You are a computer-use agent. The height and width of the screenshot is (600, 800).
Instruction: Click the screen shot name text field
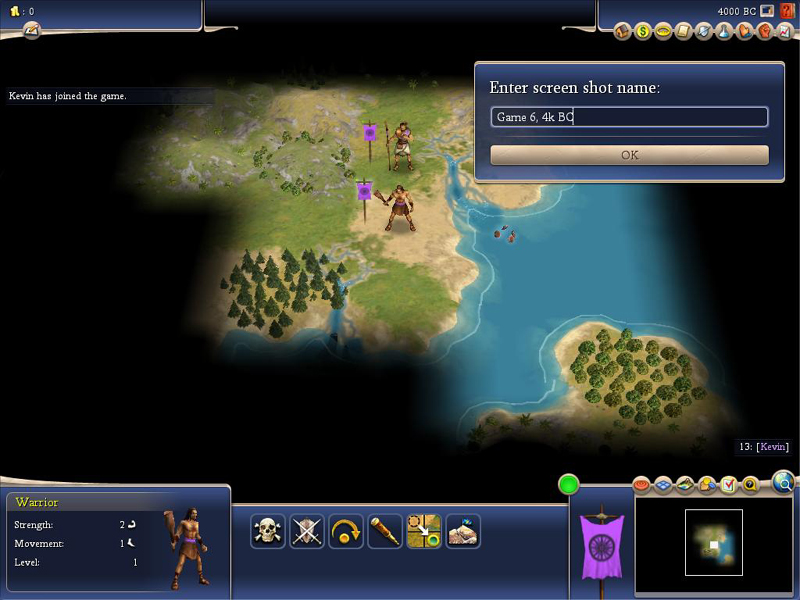(x=629, y=117)
